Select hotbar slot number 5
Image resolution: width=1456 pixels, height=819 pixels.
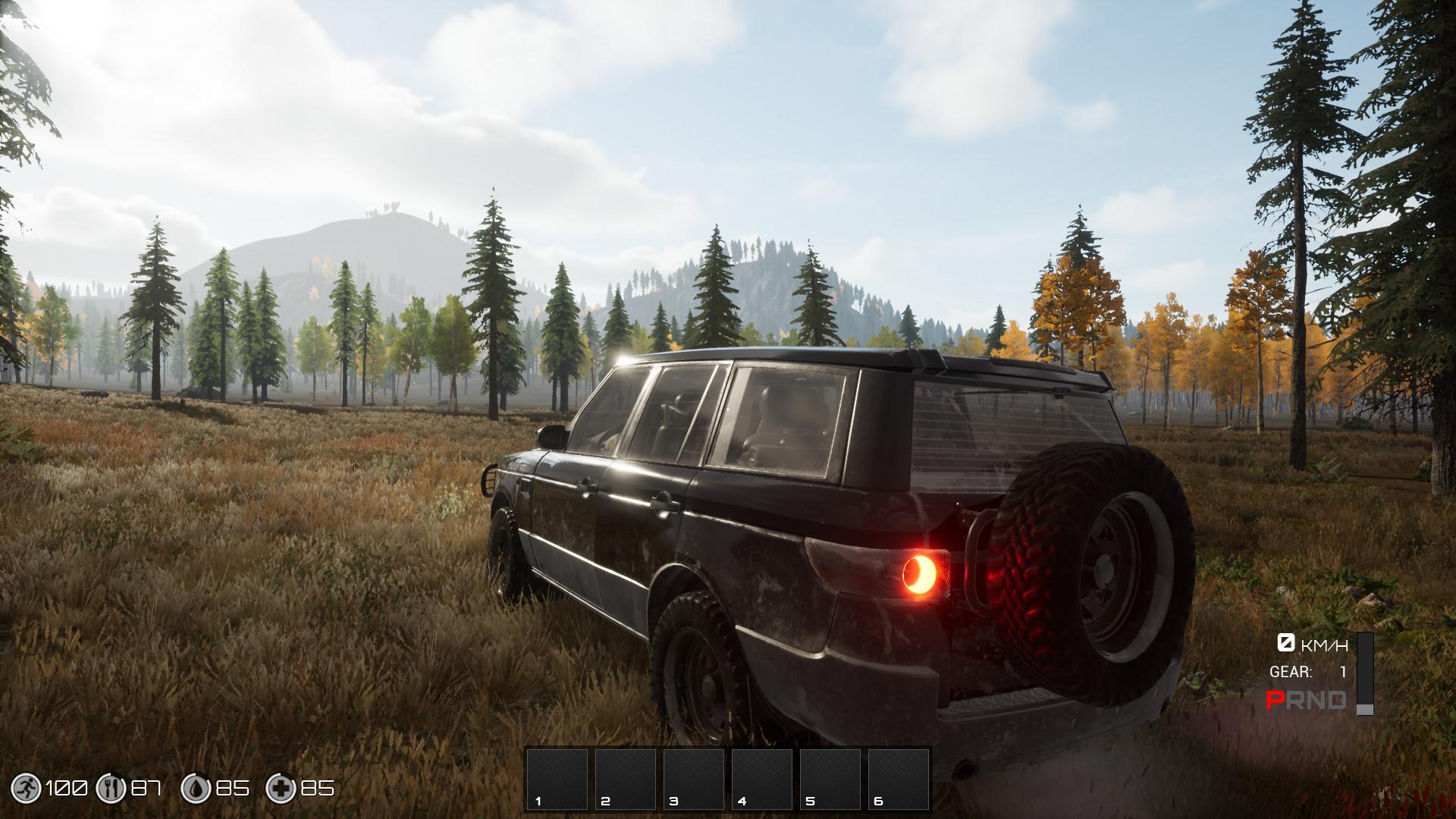pos(830,779)
